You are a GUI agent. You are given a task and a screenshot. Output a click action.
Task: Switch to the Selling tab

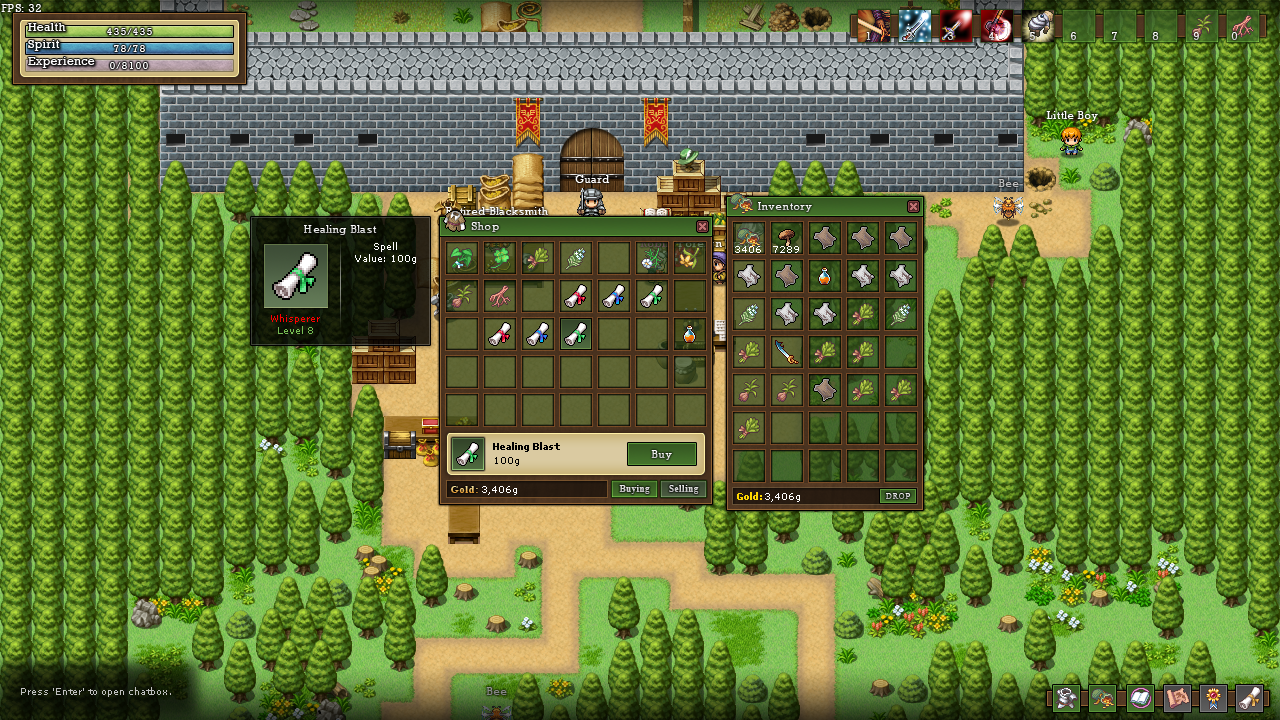683,489
